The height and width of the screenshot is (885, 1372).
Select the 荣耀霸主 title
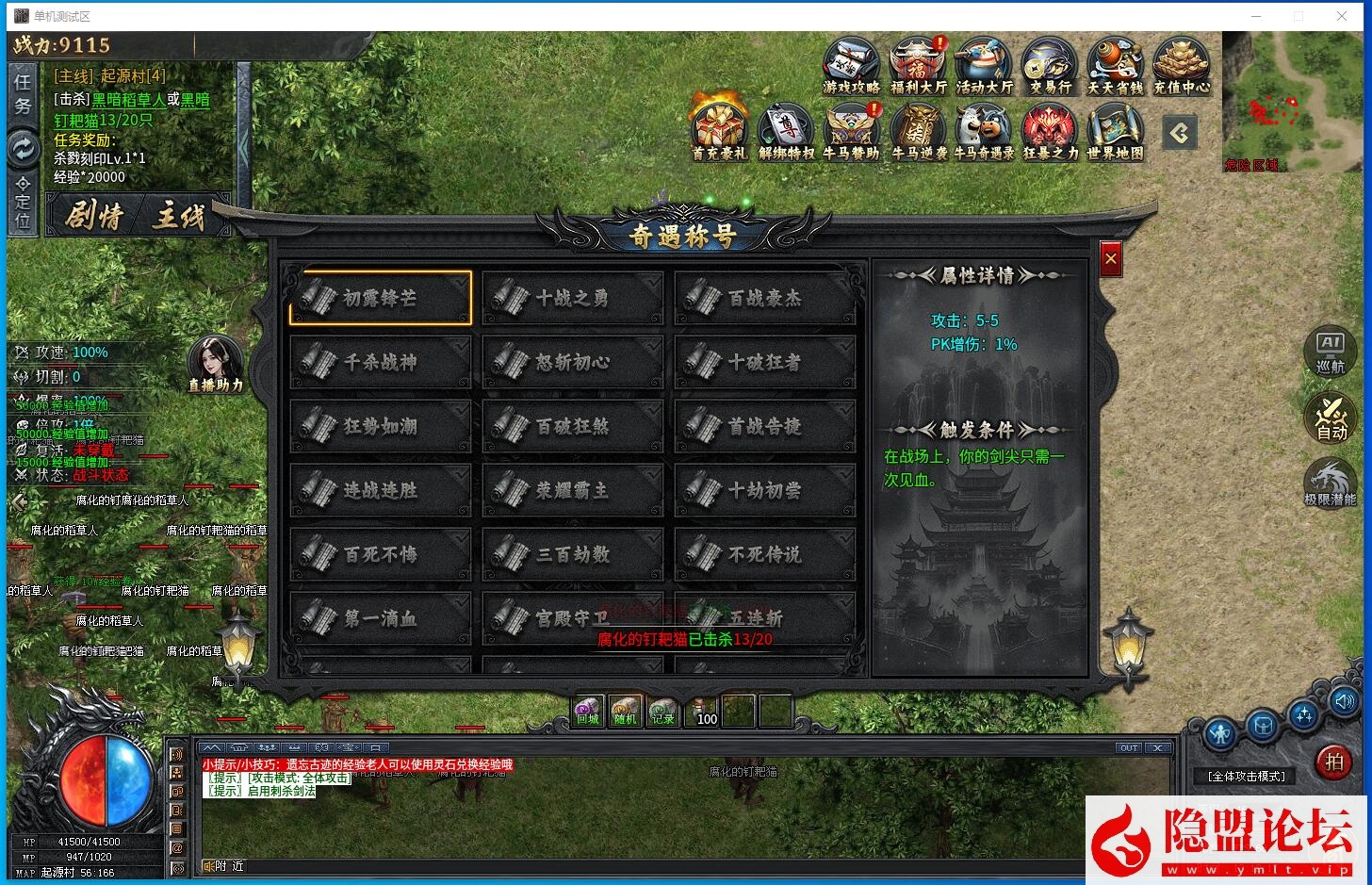coord(573,490)
